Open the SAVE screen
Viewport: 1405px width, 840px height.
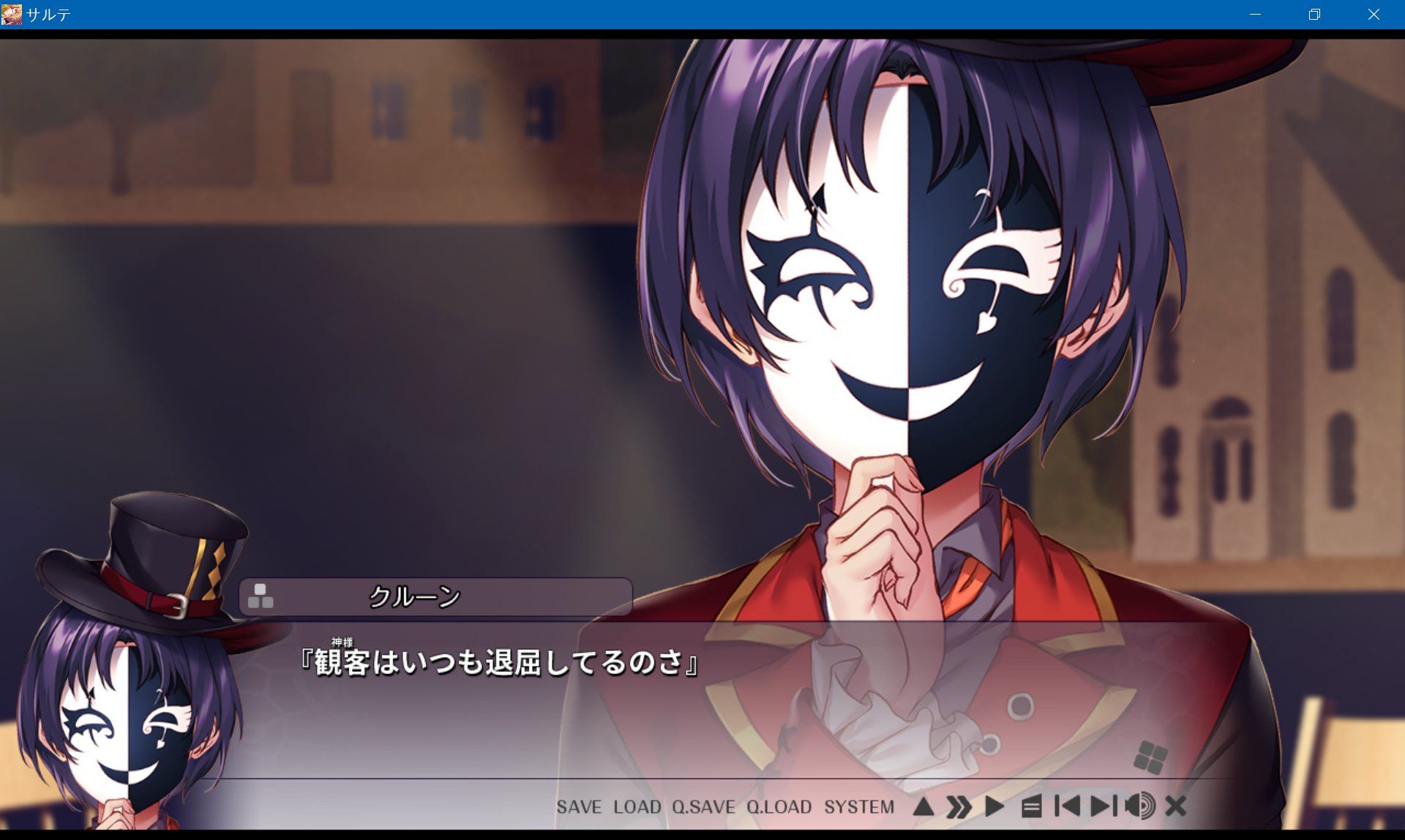coord(580,807)
